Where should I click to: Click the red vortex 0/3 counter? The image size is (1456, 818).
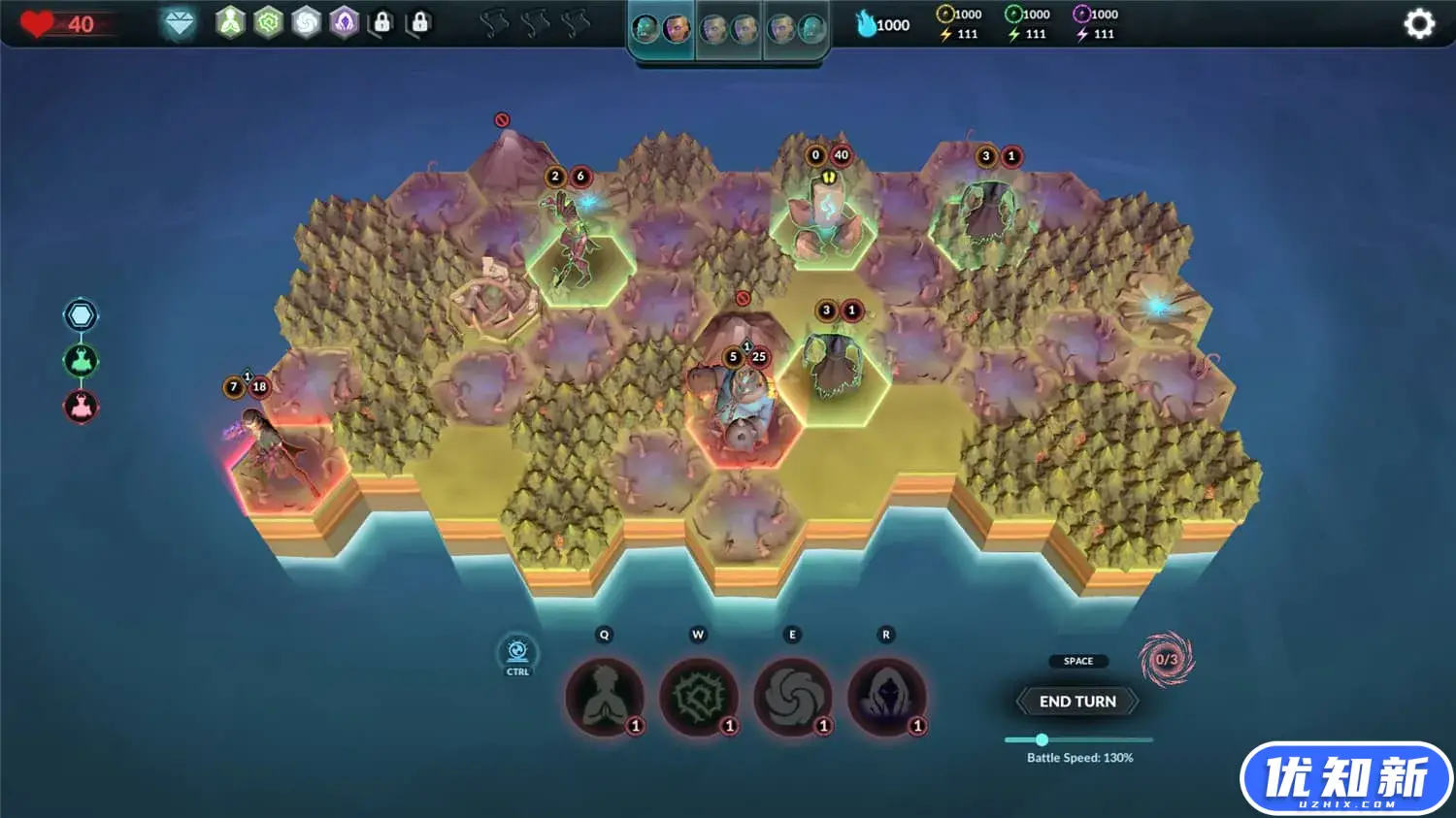coord(1166,660)
